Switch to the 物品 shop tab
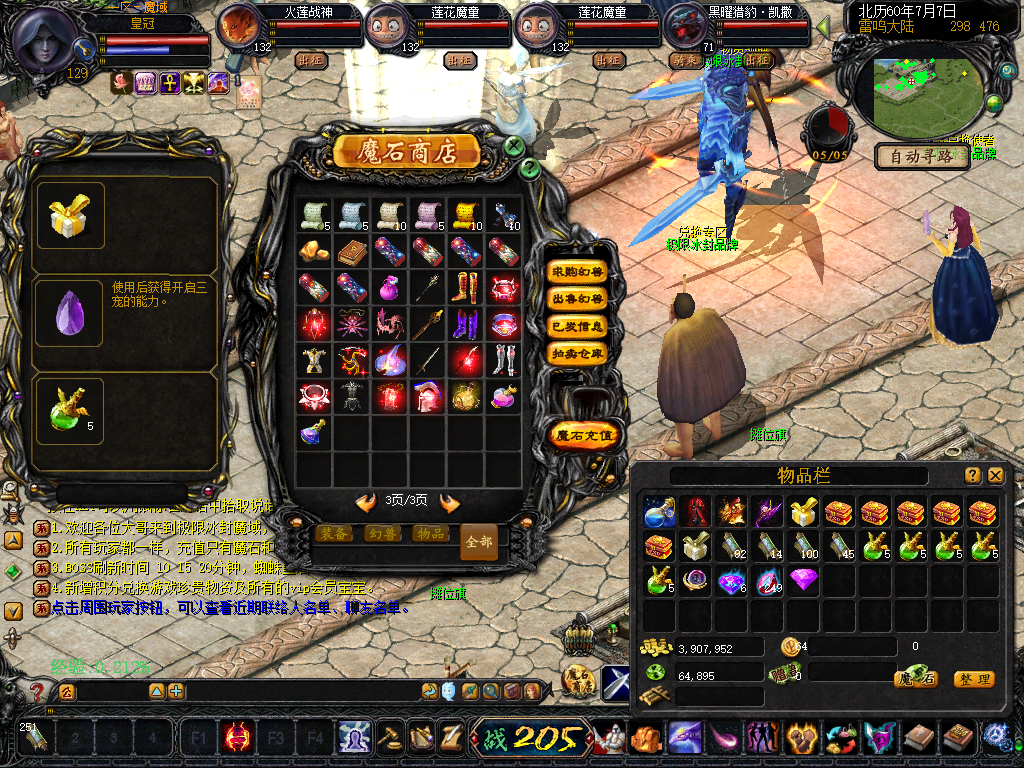 click(x=430, y=534)
